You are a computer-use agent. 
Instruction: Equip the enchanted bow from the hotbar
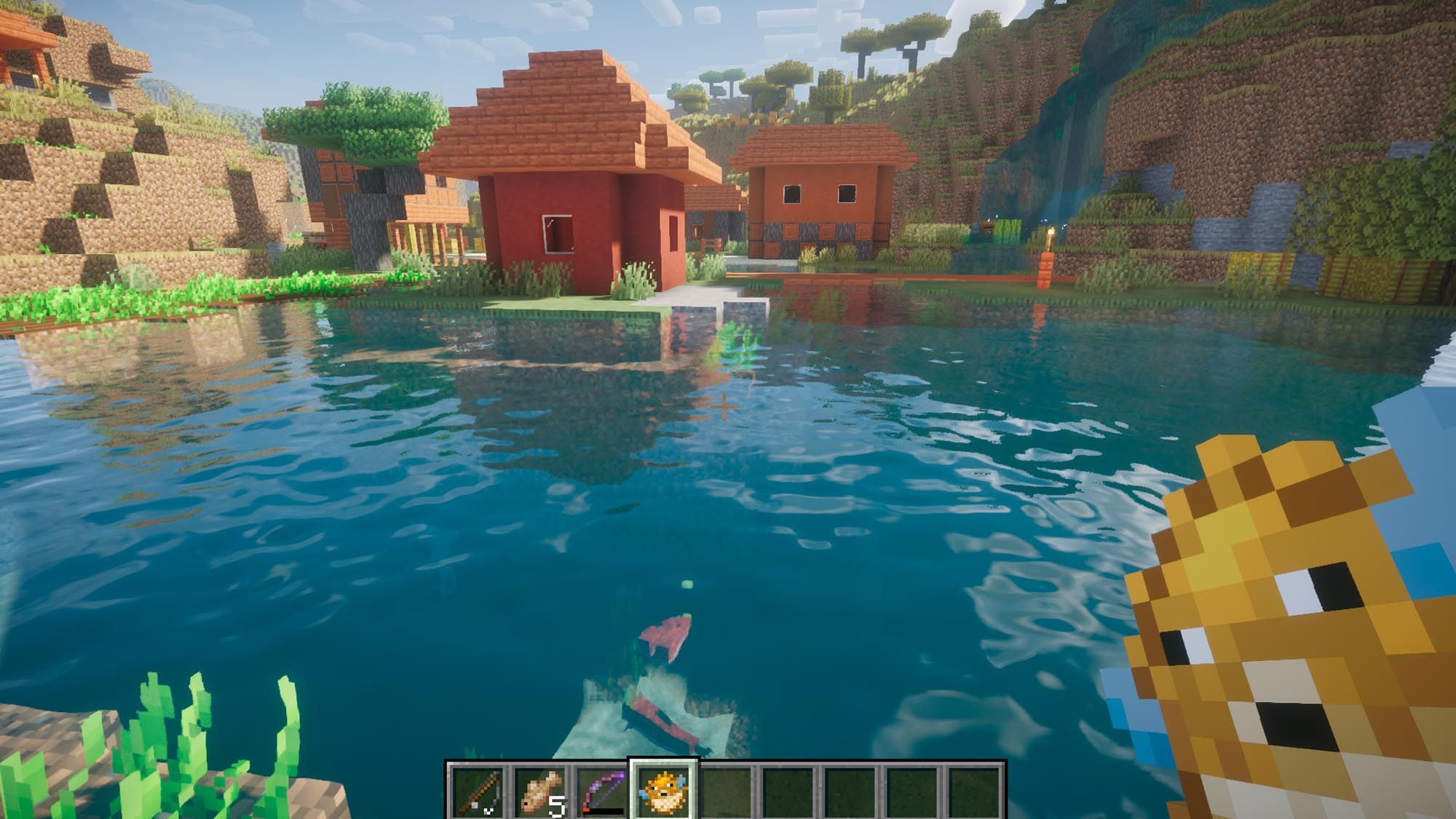[602, 791]
